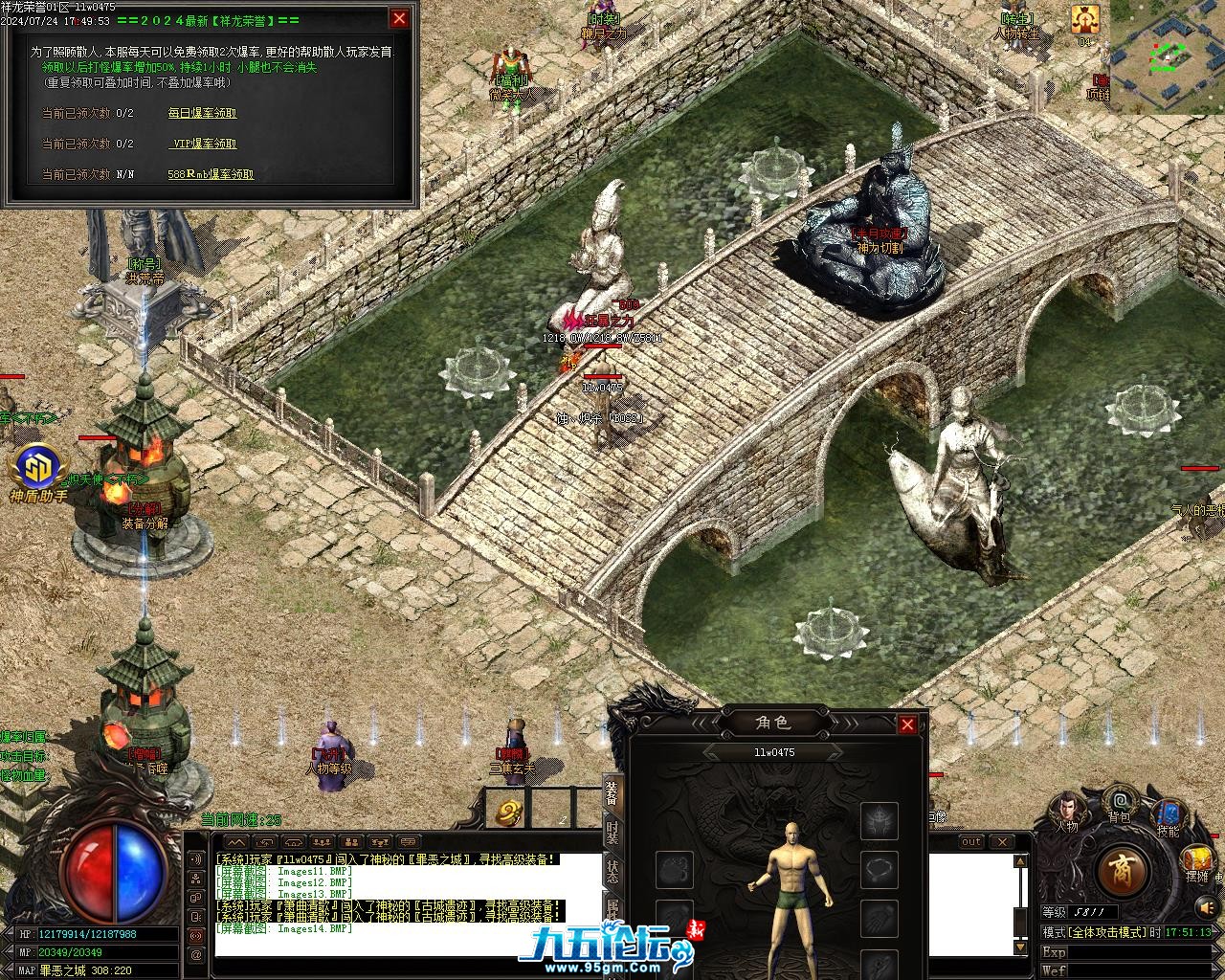Use the golden item in the hotbar
1225x980 pixels.
click(507, 812)
